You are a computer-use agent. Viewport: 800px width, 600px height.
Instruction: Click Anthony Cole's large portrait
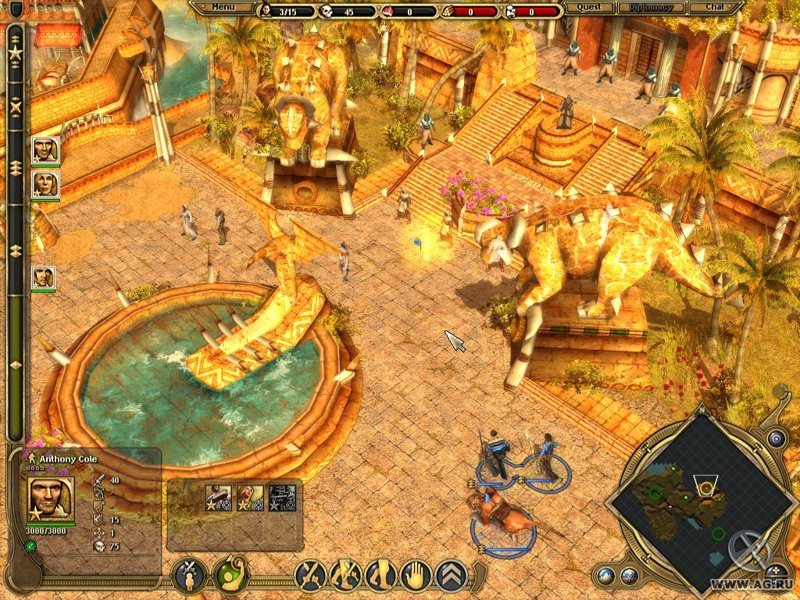49,497
